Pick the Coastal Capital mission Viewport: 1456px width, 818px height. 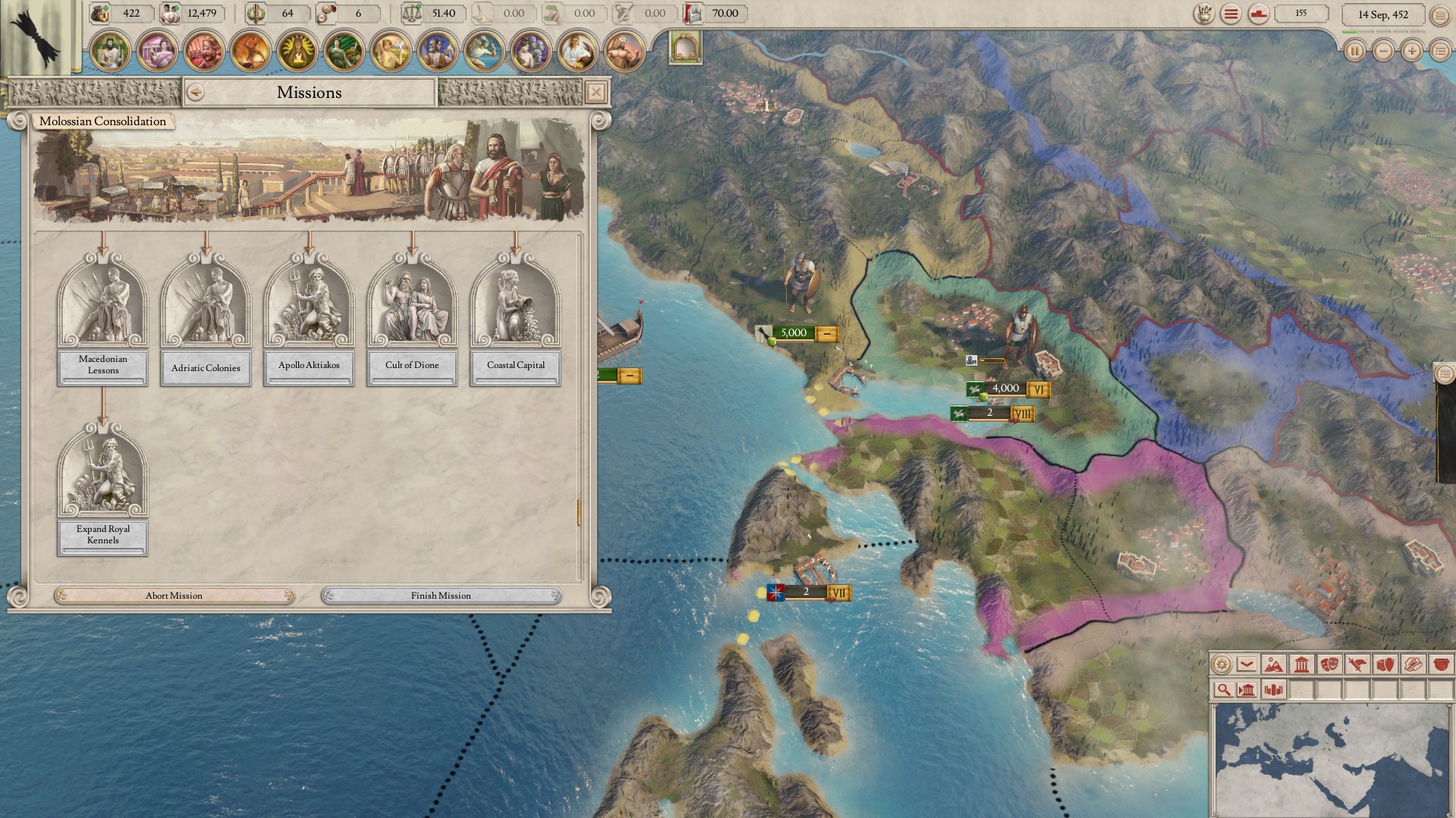[515, 319]
